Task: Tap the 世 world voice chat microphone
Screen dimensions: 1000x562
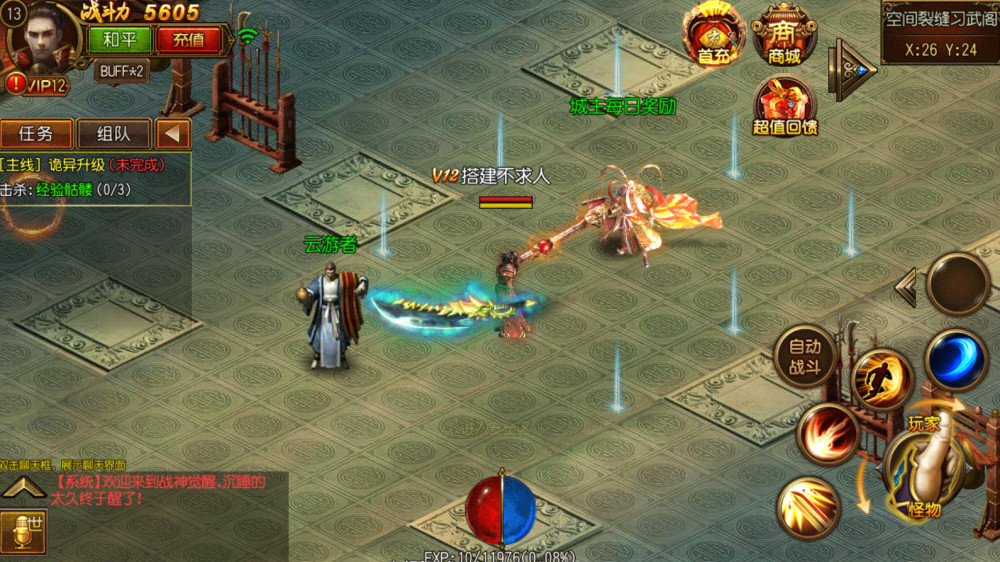Action: coord(23,531)
